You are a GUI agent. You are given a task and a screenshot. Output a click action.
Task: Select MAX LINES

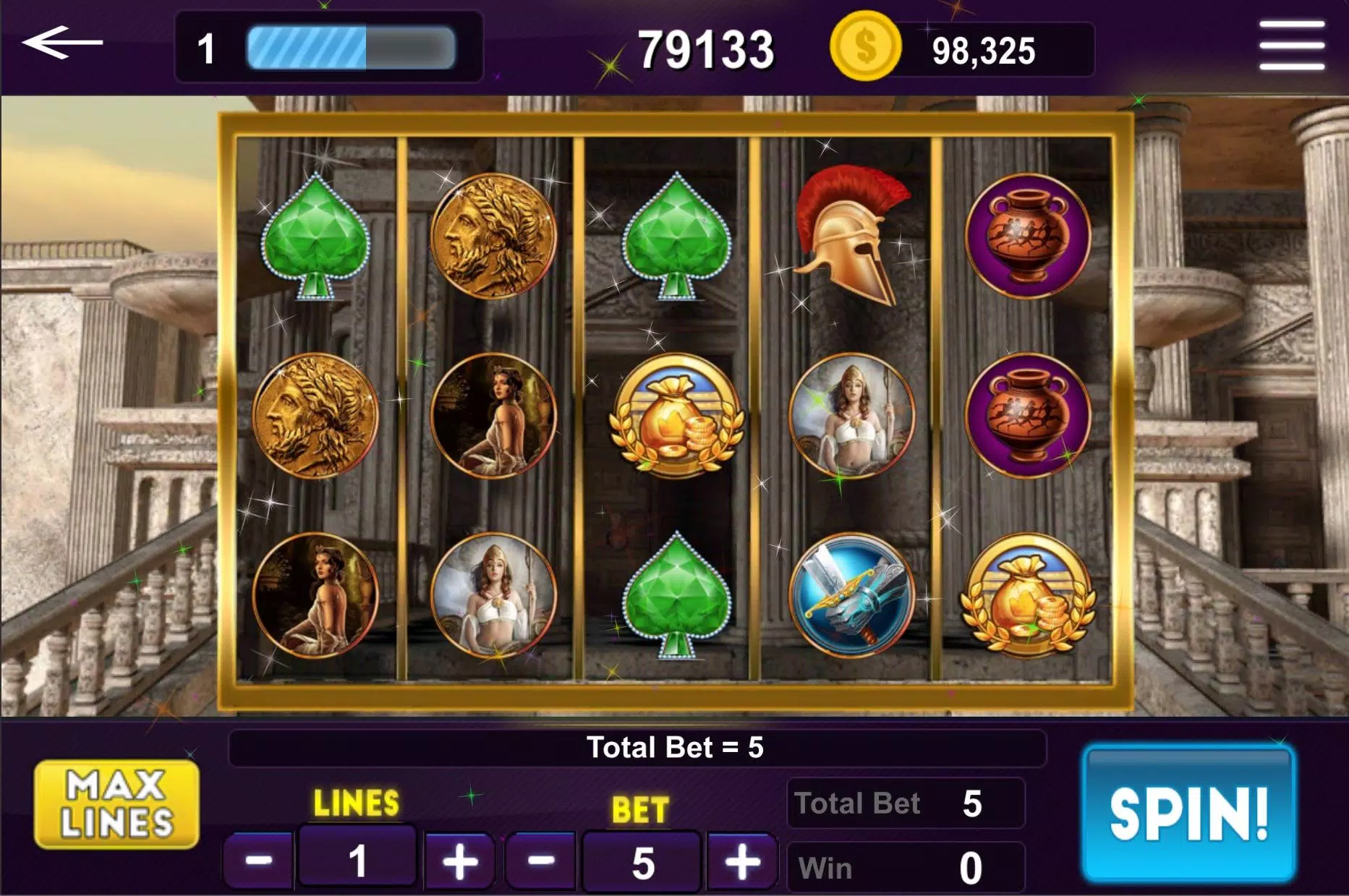(x=116, y=804)
